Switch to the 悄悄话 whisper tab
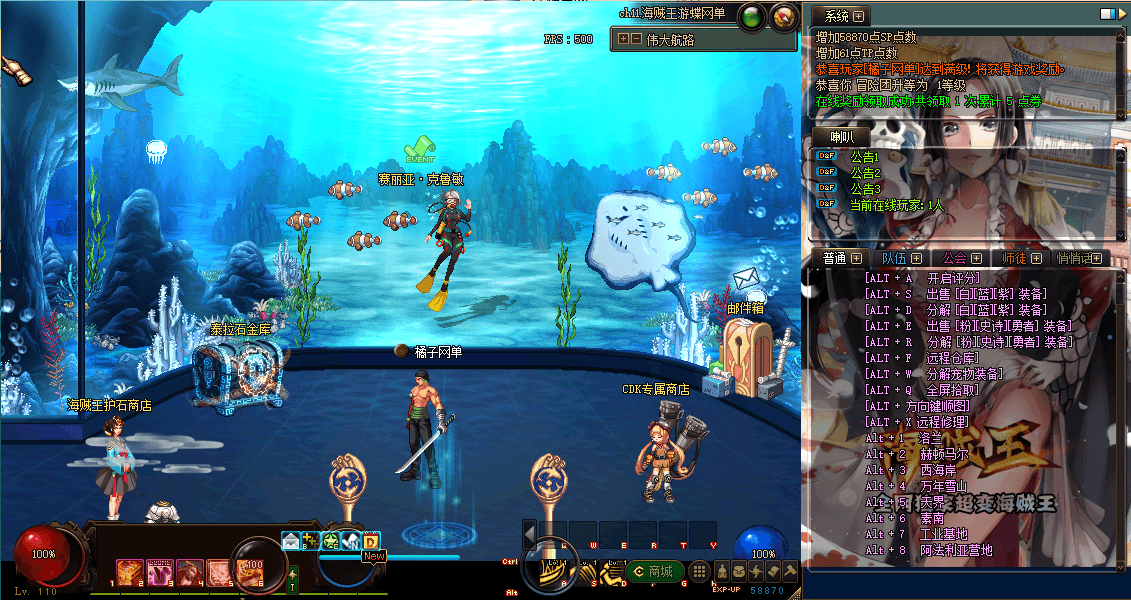The width and height of the screenshot is (1131, 600). 1080,258
